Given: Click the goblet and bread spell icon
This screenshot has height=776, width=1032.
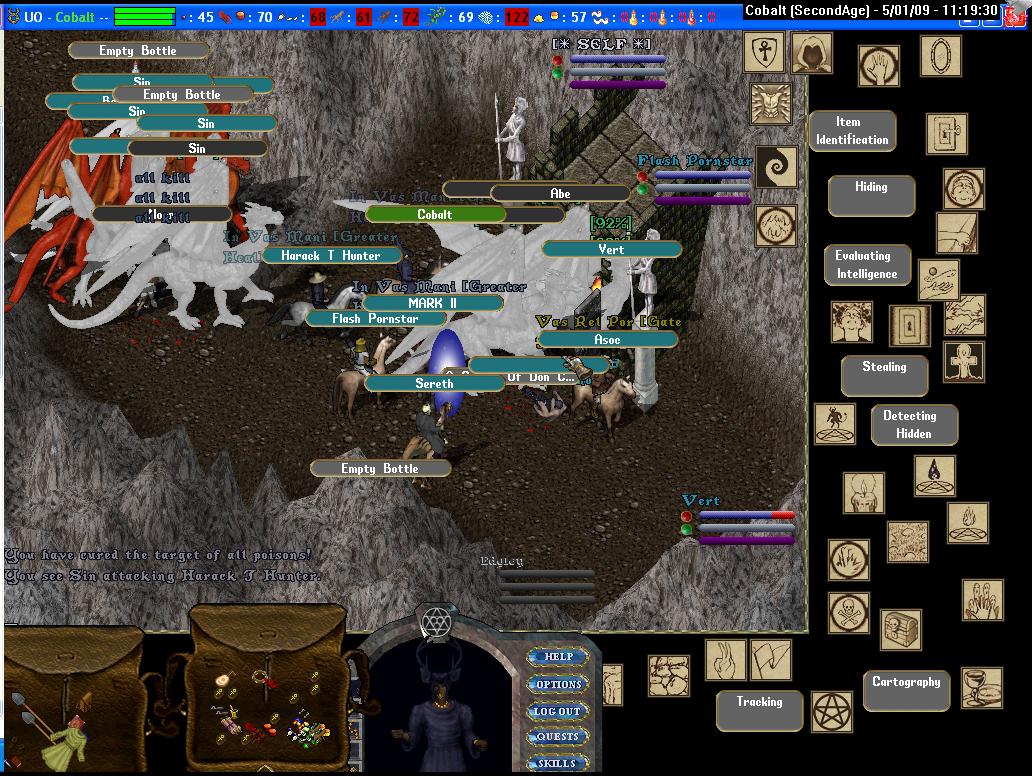Looking at the screenshot, I should [981, 688].
